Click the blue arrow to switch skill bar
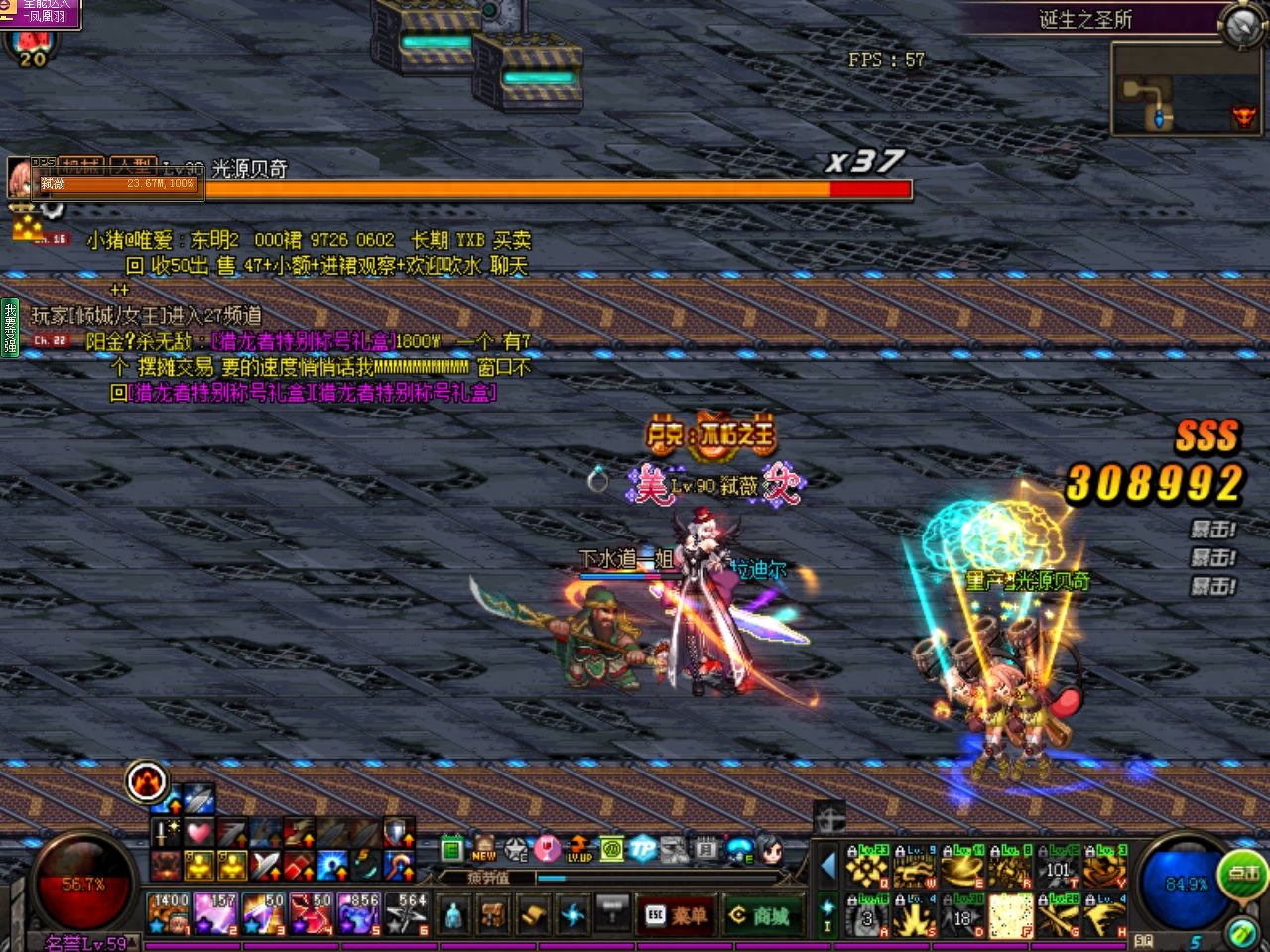 [827, 866]
